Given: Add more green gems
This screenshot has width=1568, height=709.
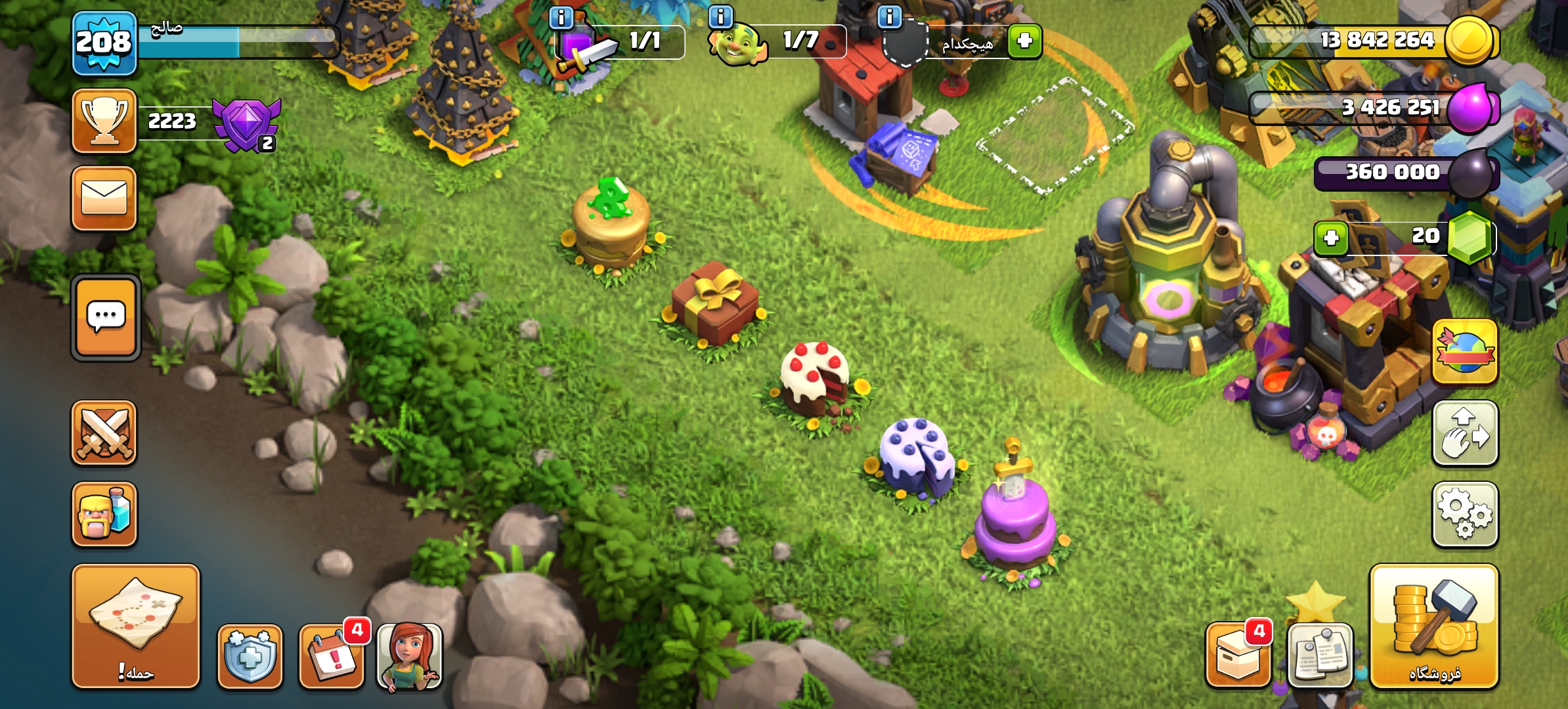Looking at the screenshot, I should pos(1331,238).
